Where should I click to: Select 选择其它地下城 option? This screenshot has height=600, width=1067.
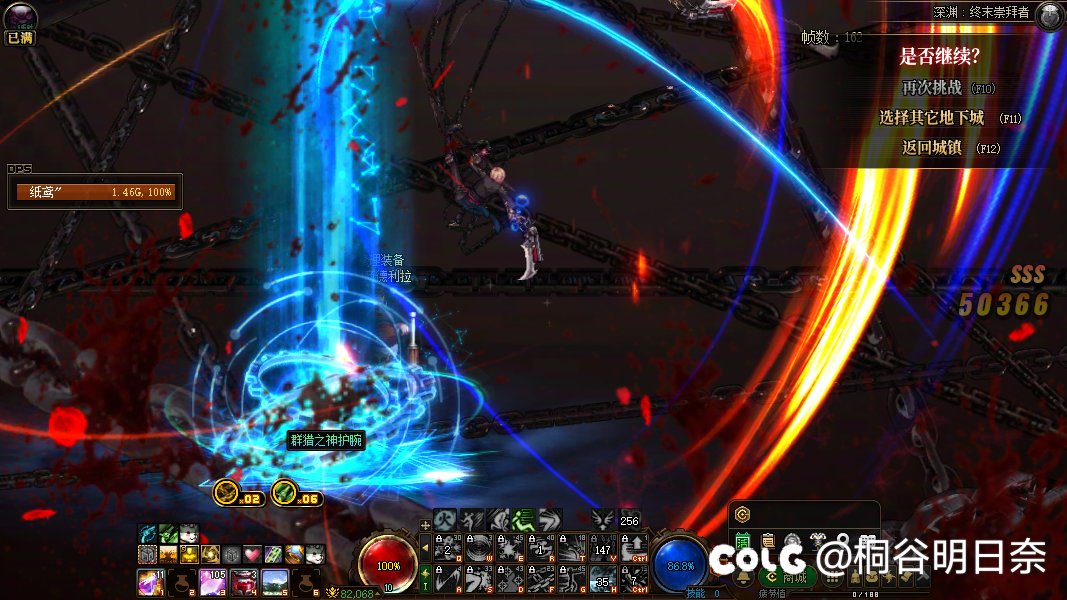[x=931, y=118]
